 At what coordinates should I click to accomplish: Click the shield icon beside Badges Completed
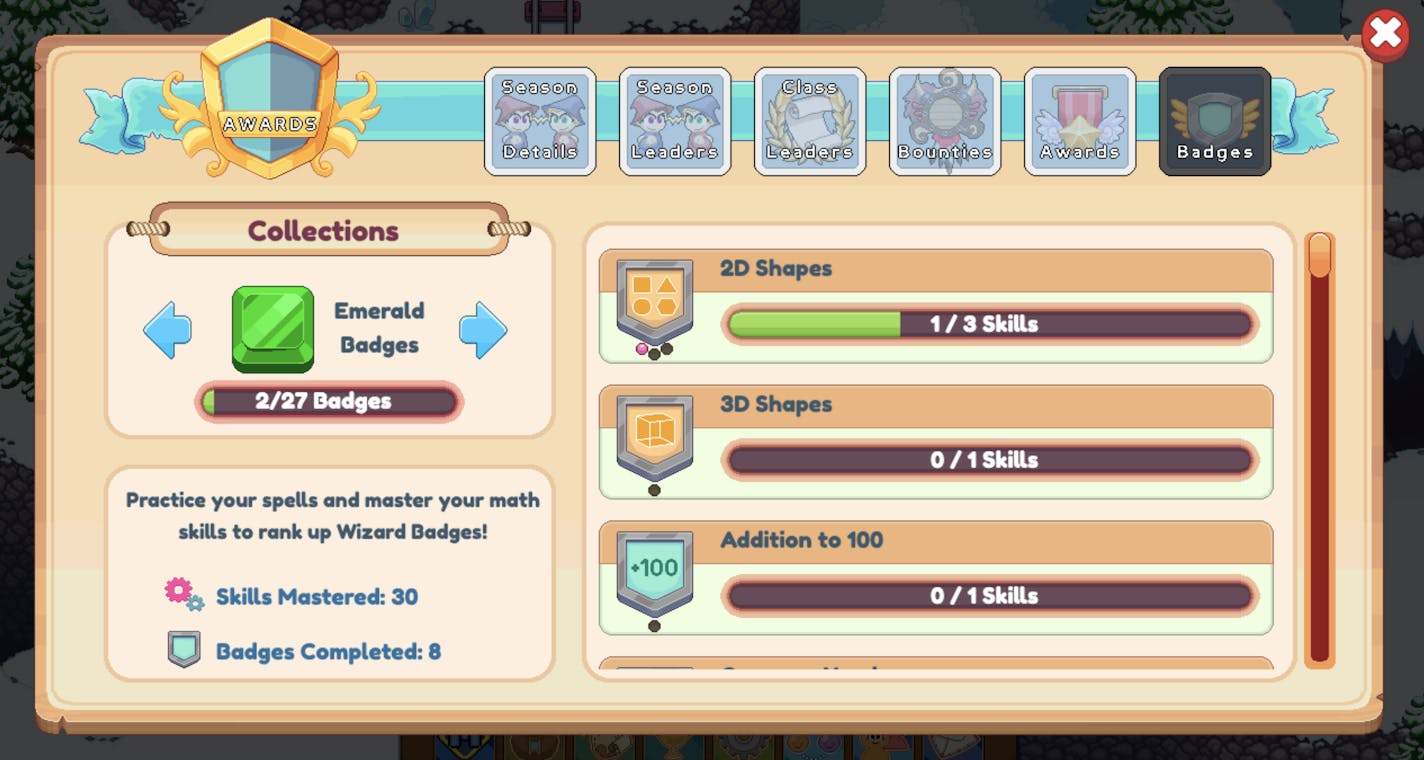pos(184,649)
